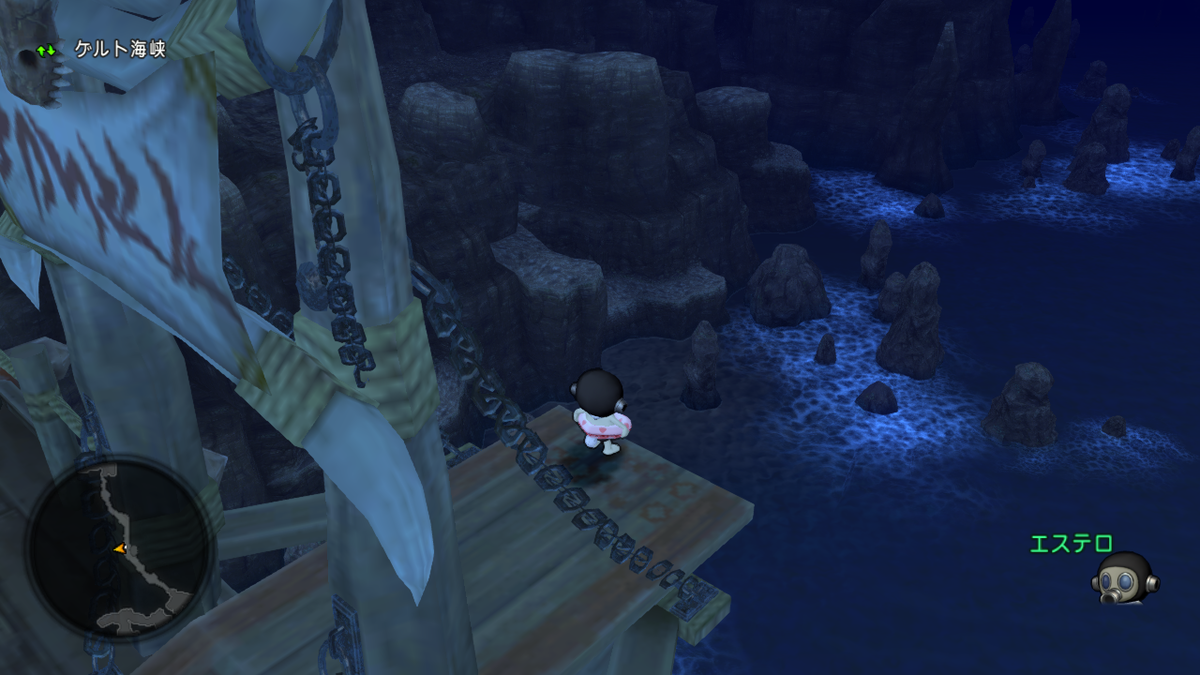The height and width of the screenshot is (675, 1200).
Task: Select the エステロ gas-mask character portrait
Action: pos(1123,579)
